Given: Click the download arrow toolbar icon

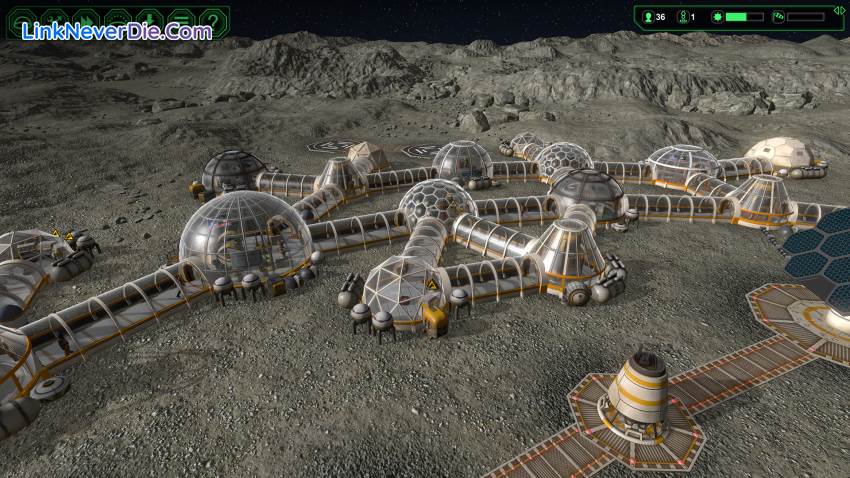Looking at the screenshot, I should (149, 20).
